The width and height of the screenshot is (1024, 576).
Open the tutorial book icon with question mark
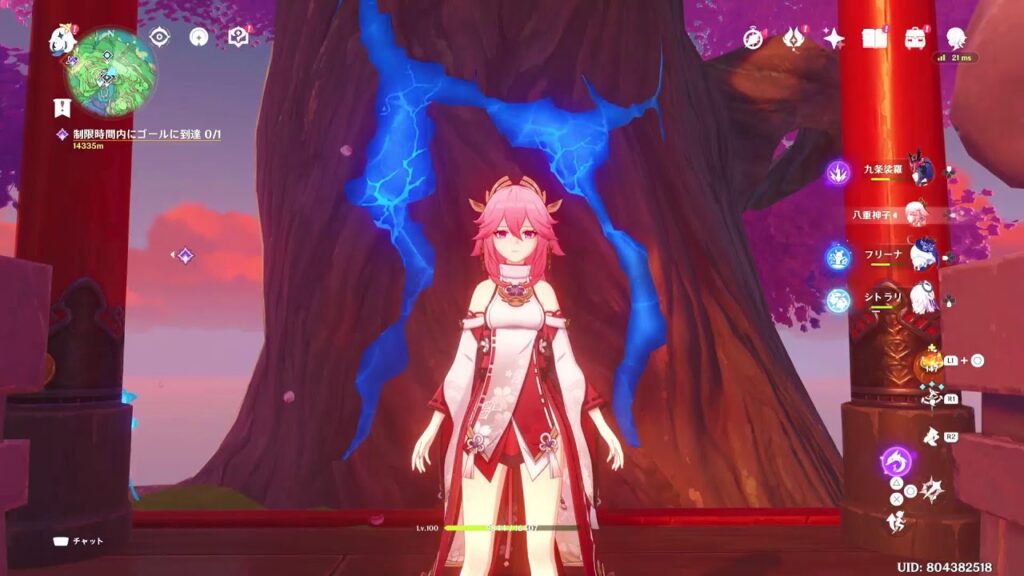237,37
